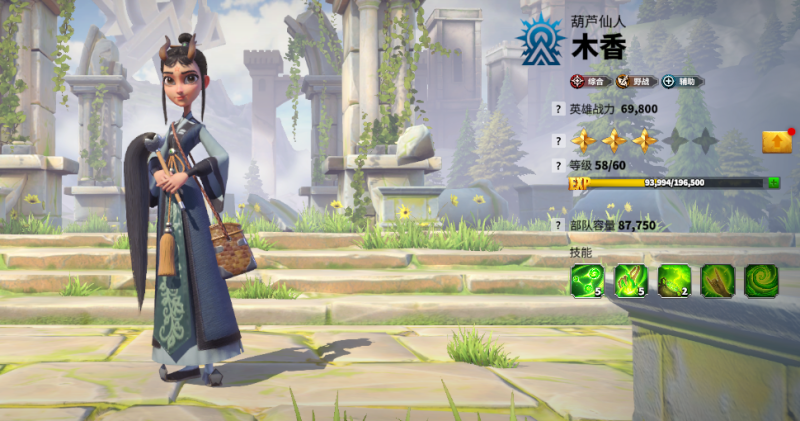Tap the gold star upgrade arrow button
This screenshot has height=421, width=800.
tap(777, 141)
